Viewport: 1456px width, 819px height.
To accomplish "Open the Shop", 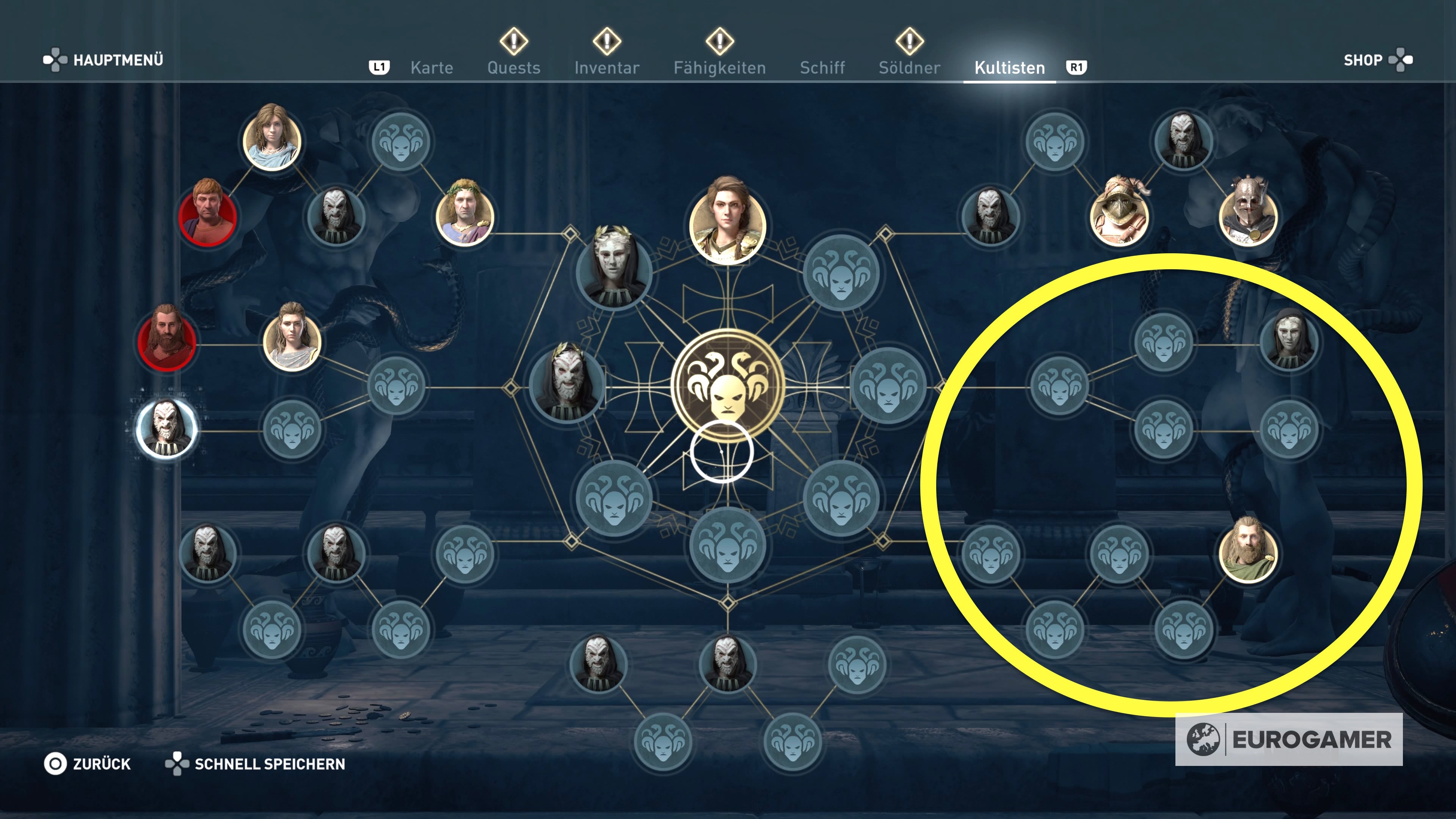I will tap(1363, 60).
